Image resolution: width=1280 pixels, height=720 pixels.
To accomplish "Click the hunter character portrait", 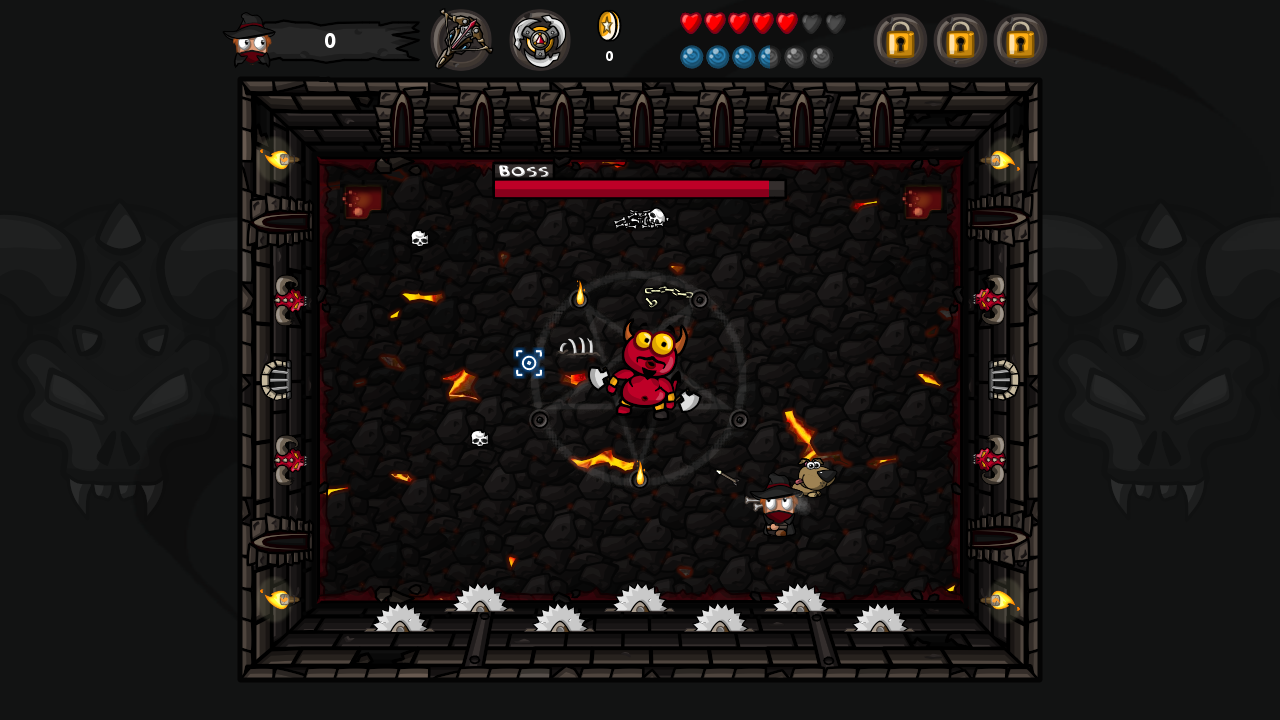I will click(x=251, y=41).
